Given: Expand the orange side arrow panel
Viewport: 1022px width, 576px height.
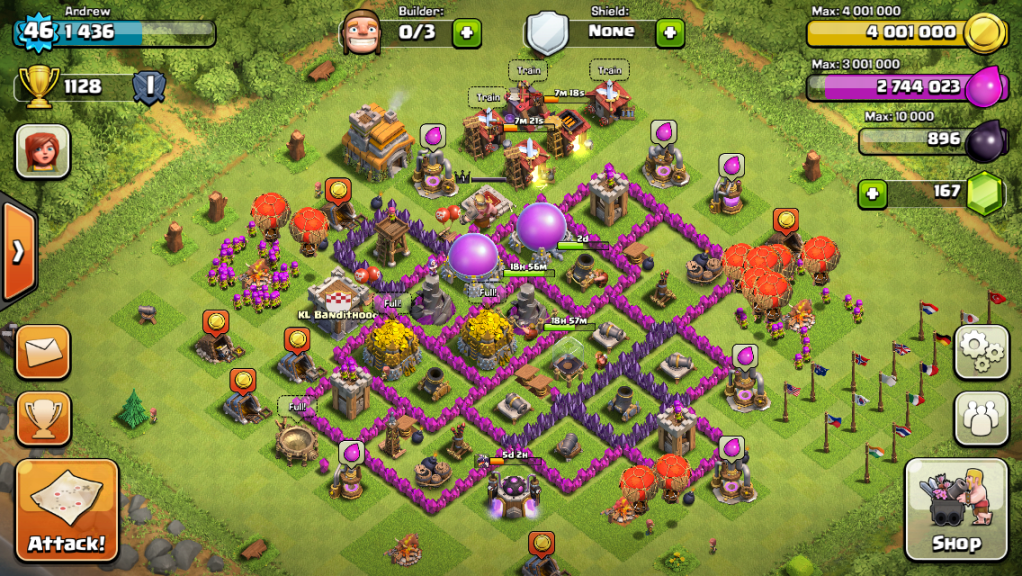Looking at the screenshot, I should [17, 251].
